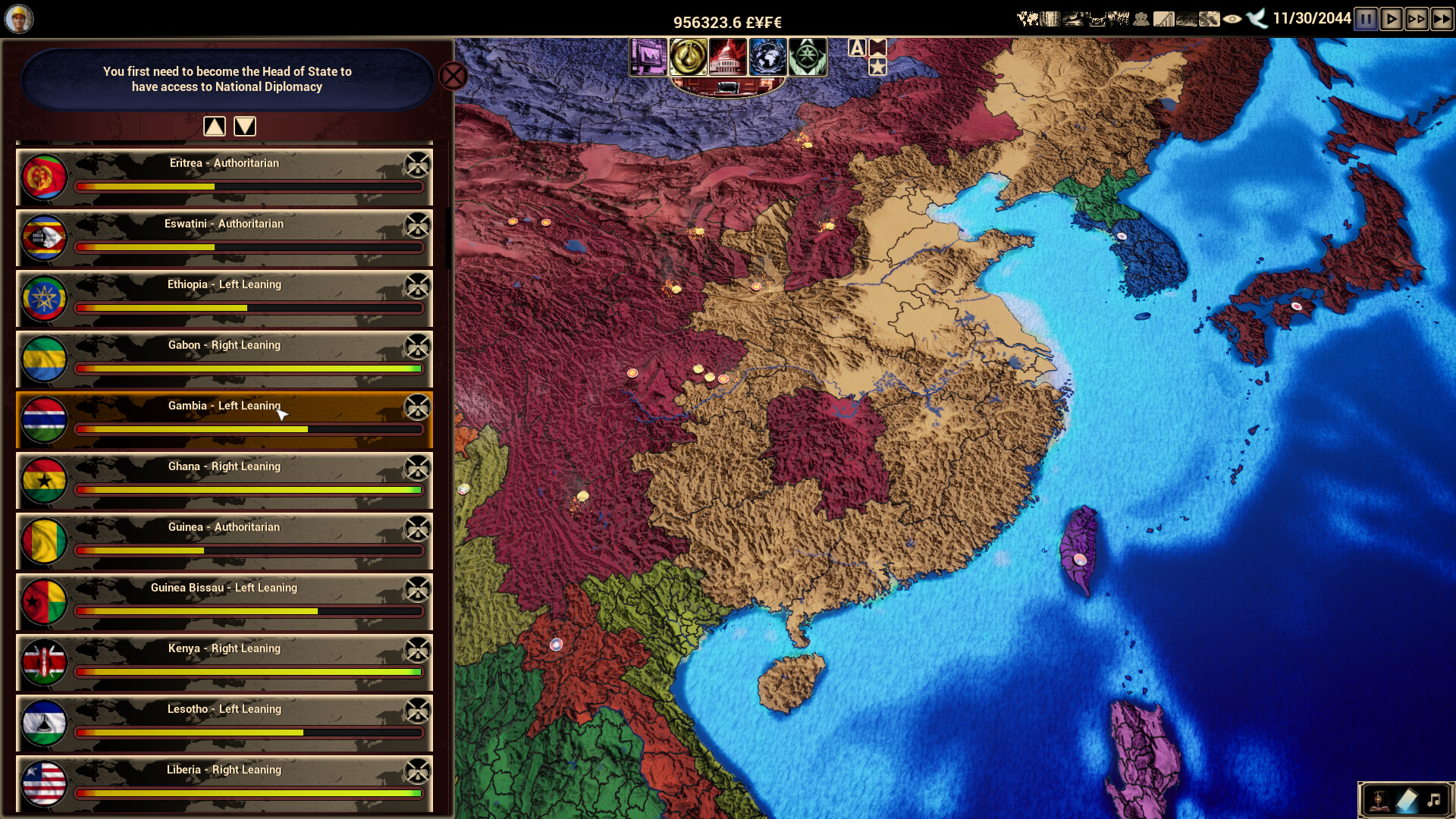This screenshot has height=819, width=1456.
Task: Toggle the star marker button below the A
Action: (x=877, y=67)
